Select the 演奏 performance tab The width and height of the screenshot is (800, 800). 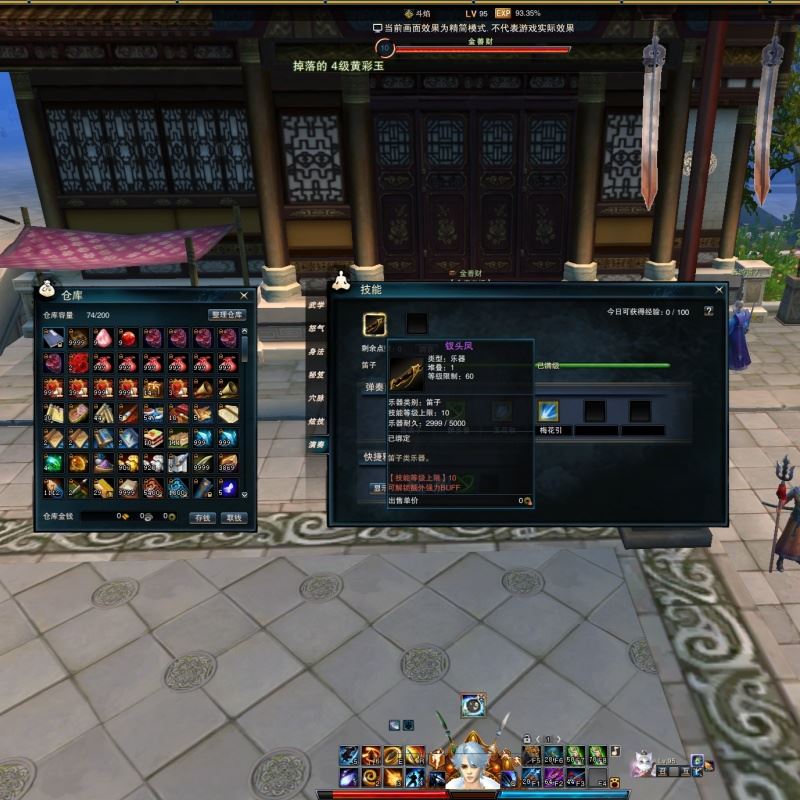point(317,444)
